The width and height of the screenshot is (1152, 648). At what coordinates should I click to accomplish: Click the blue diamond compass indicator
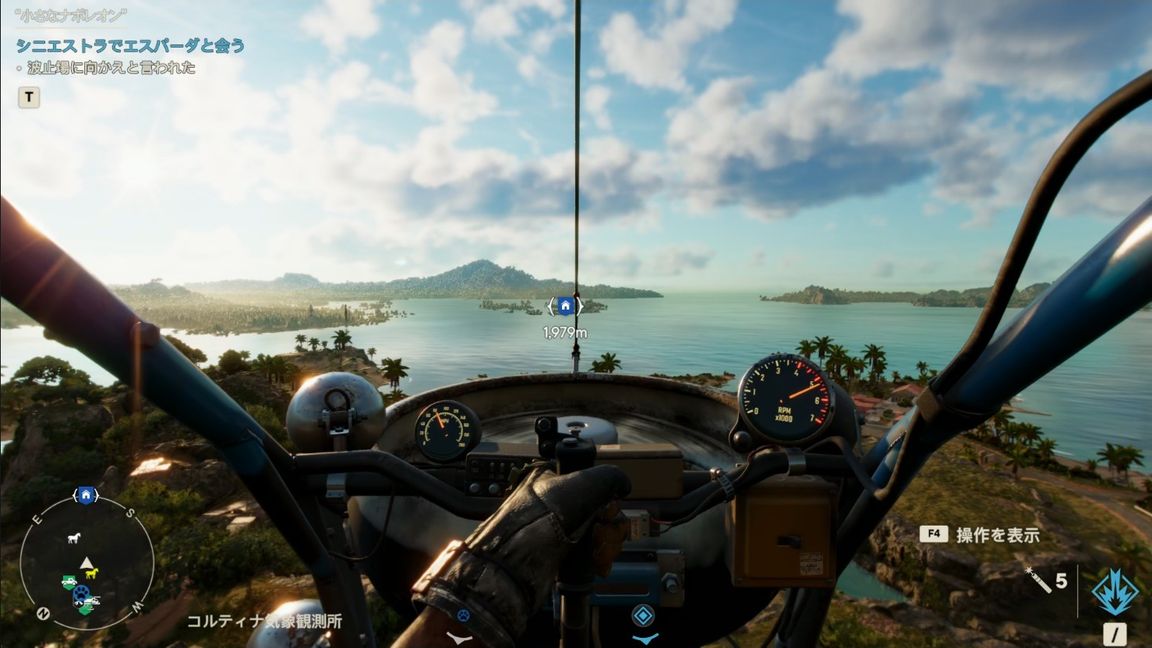click(x=645, y=616)
